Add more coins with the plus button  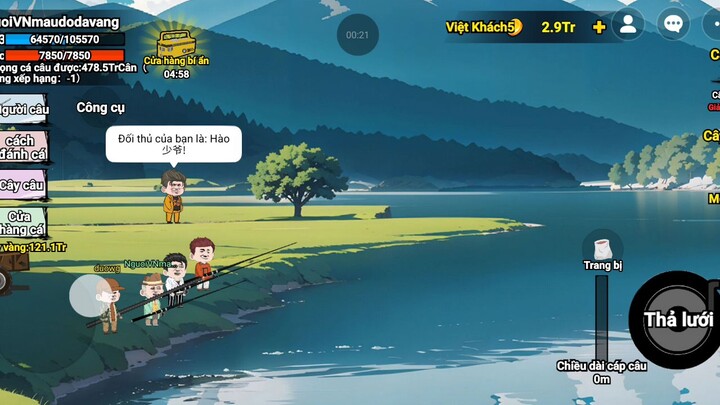[599, 27]
